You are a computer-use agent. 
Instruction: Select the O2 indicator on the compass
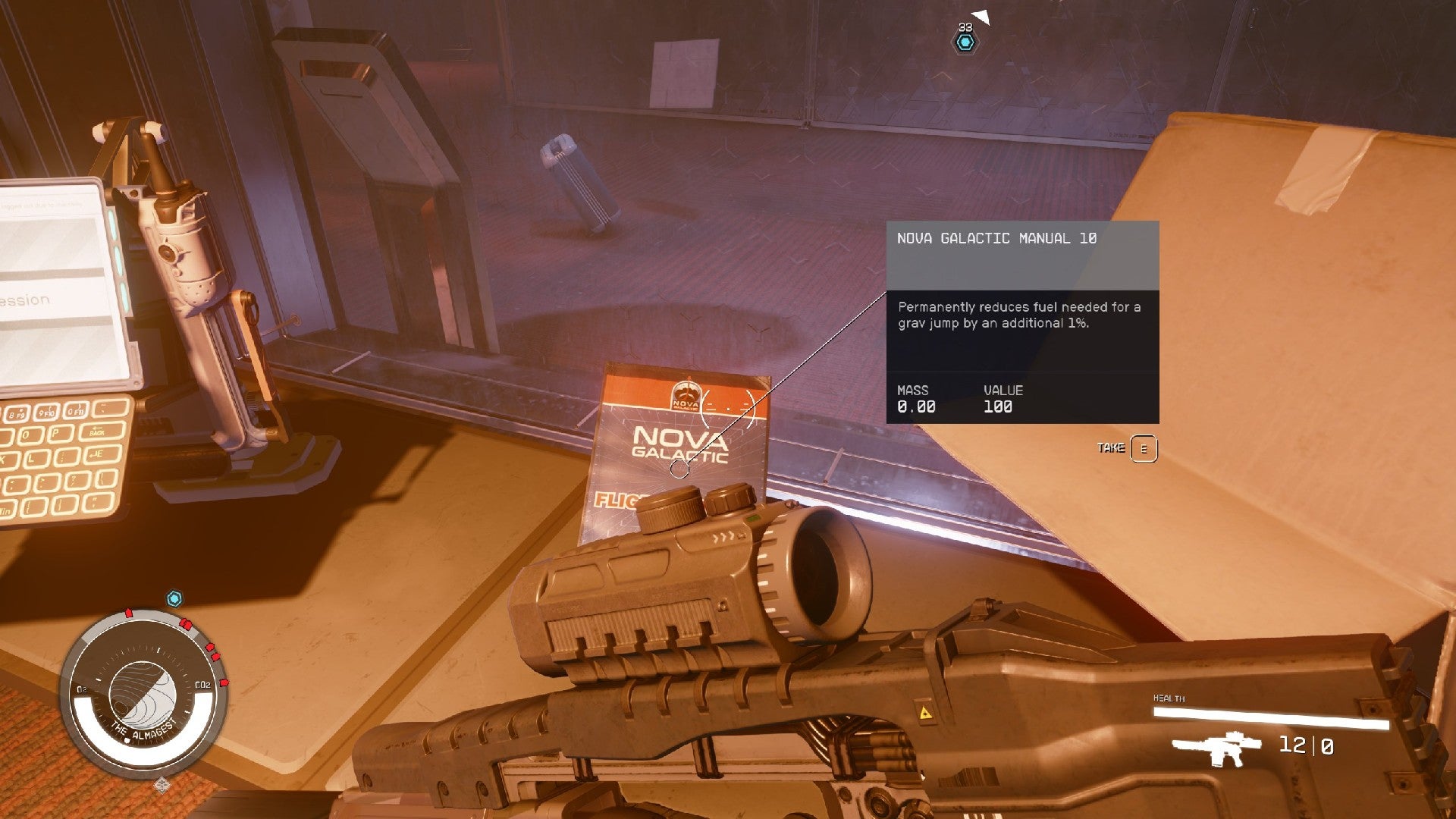[x=80, y=691]
